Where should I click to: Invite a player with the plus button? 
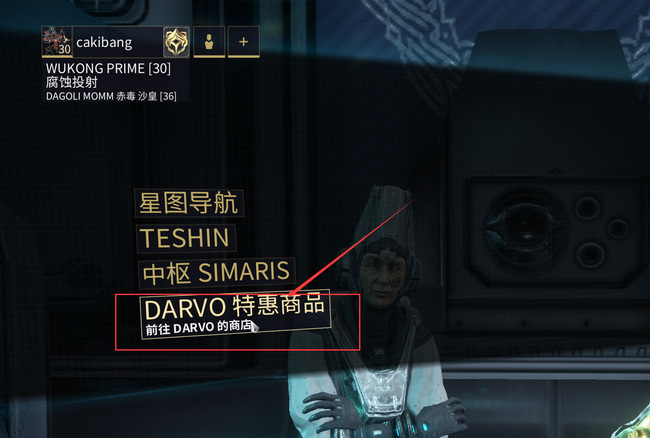pyautogui.click(x=243, y=43)
